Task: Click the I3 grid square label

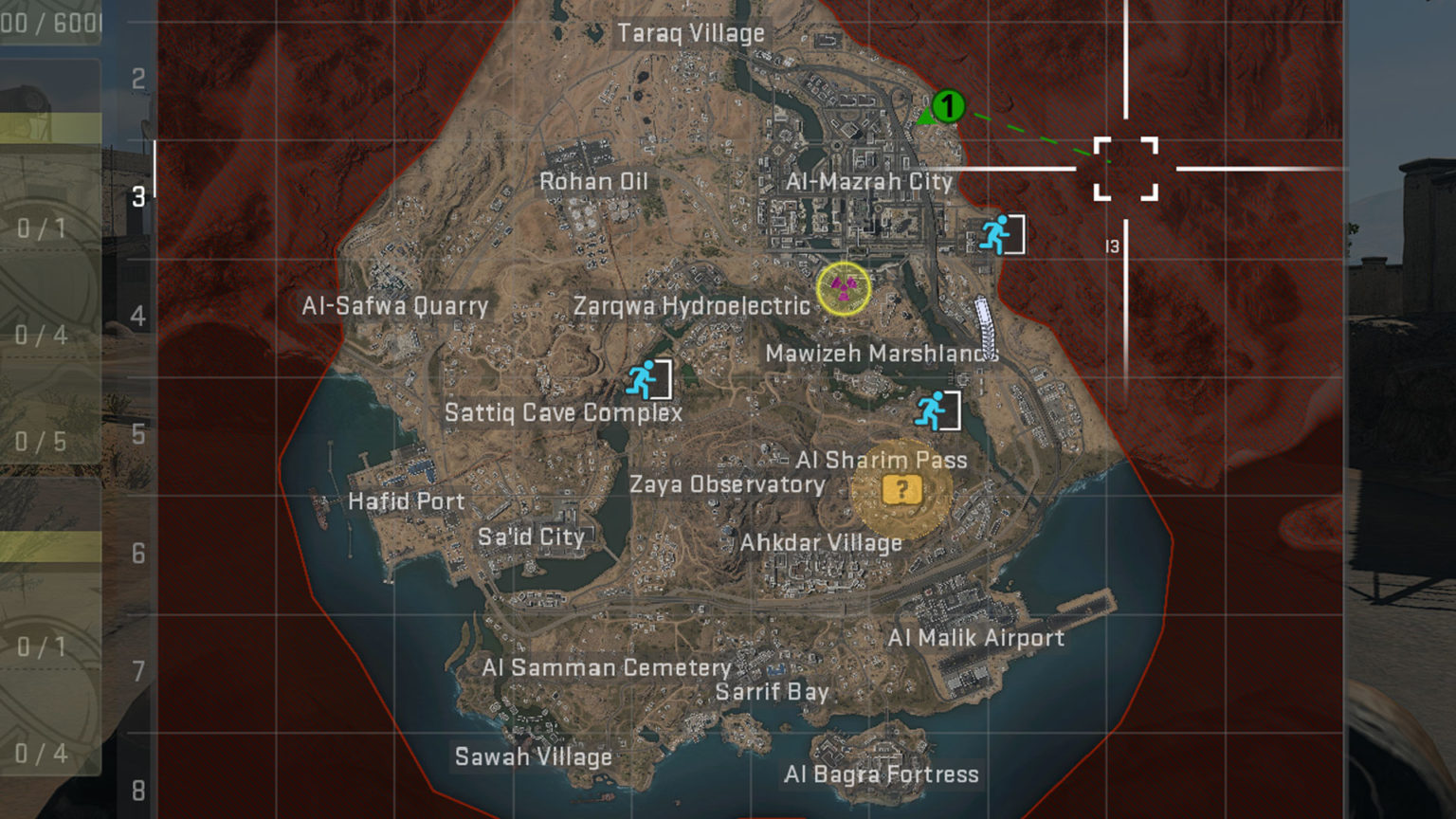Action: click(x=1115, y=245)
